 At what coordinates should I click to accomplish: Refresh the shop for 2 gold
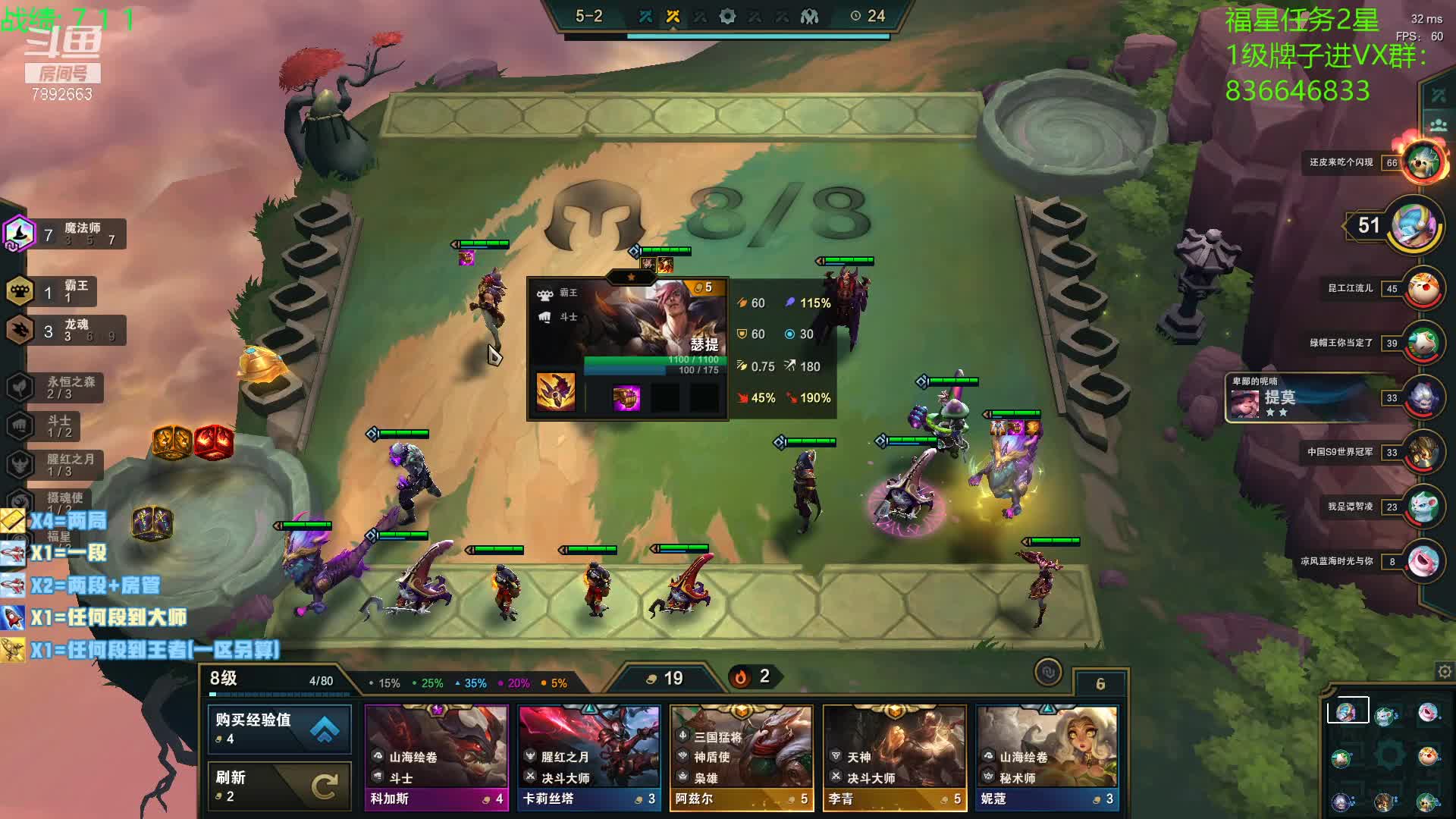point(279,786)
